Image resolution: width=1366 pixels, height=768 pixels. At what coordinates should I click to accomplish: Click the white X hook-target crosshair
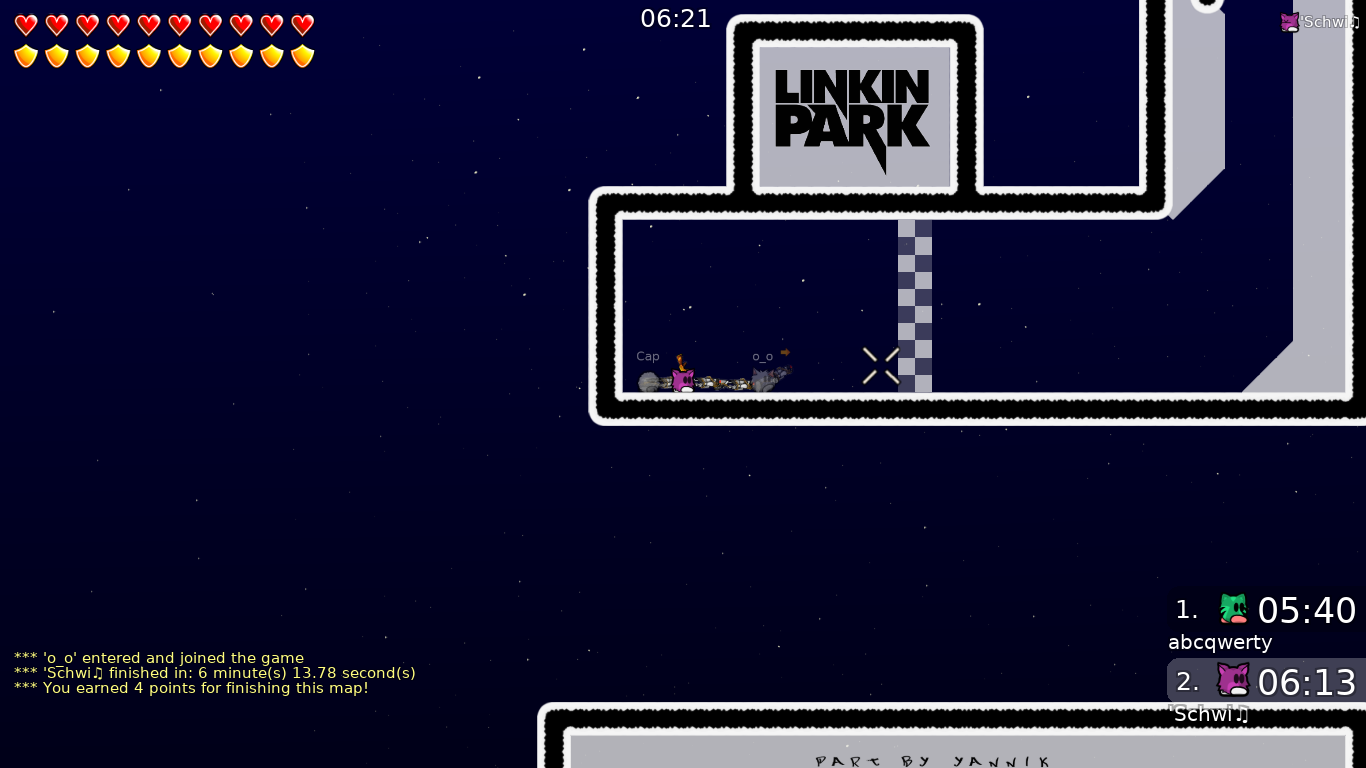[x=879, y=365]
